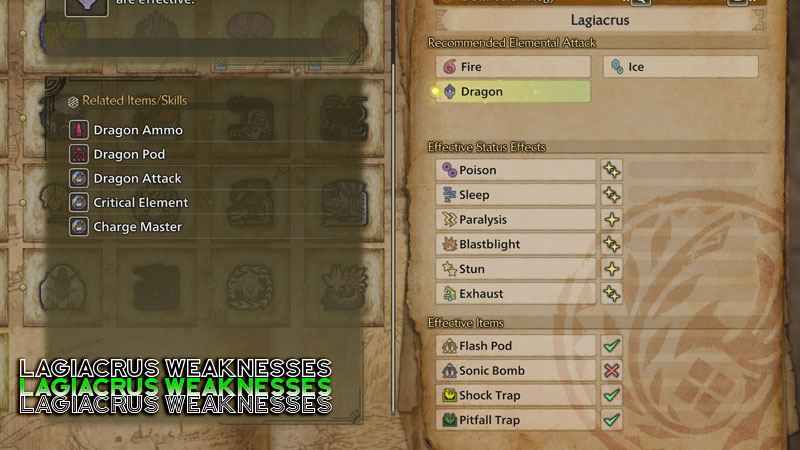This screenshot has width=800, height=450.
Task: Choose the Ice elemental attack entry
Action: point(680,67)
